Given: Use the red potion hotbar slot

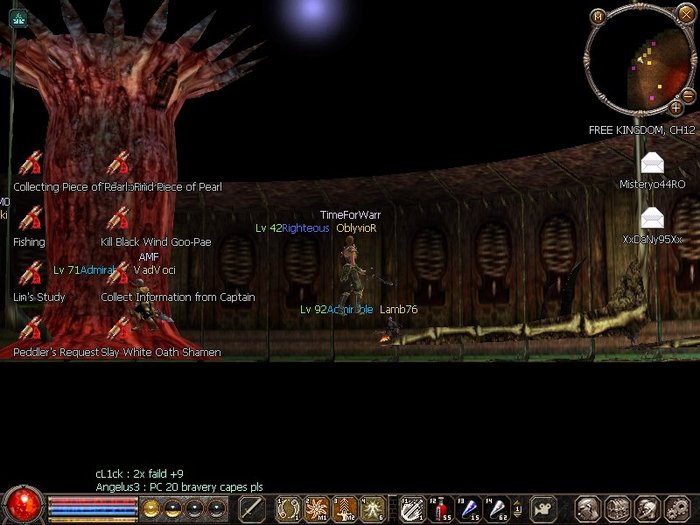Looking at the screenshot, I should click(x=440, y=508).
